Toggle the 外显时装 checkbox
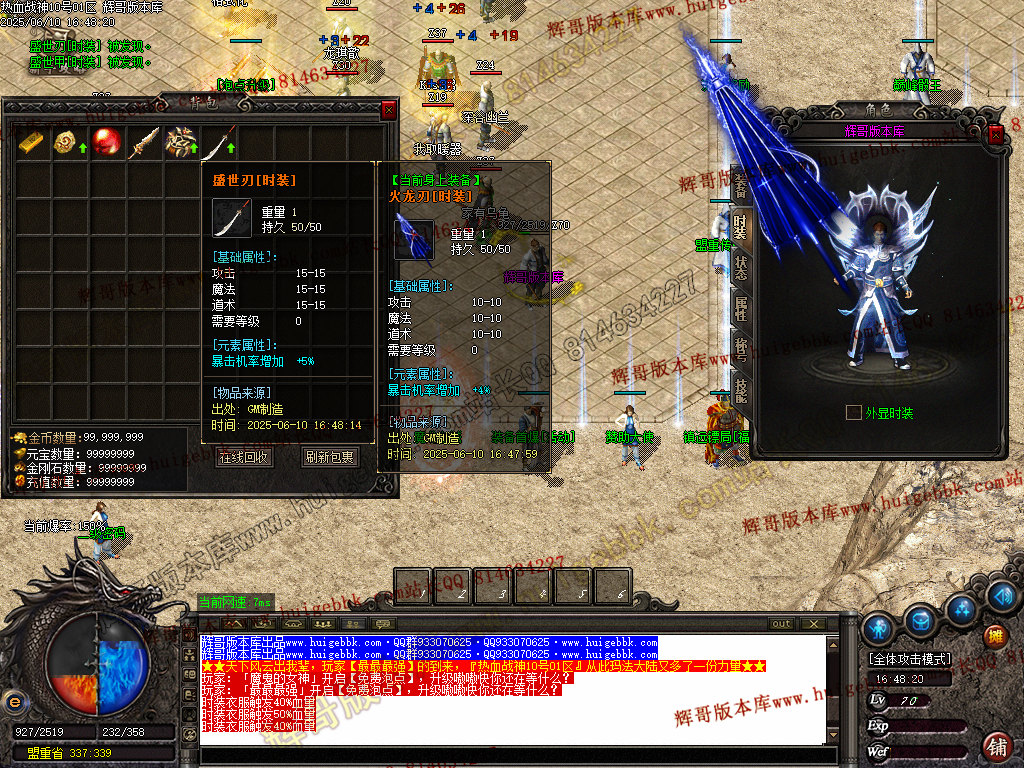Viewport: 1024px width, 768px height. pyautogui.click(x=853, y=412)
